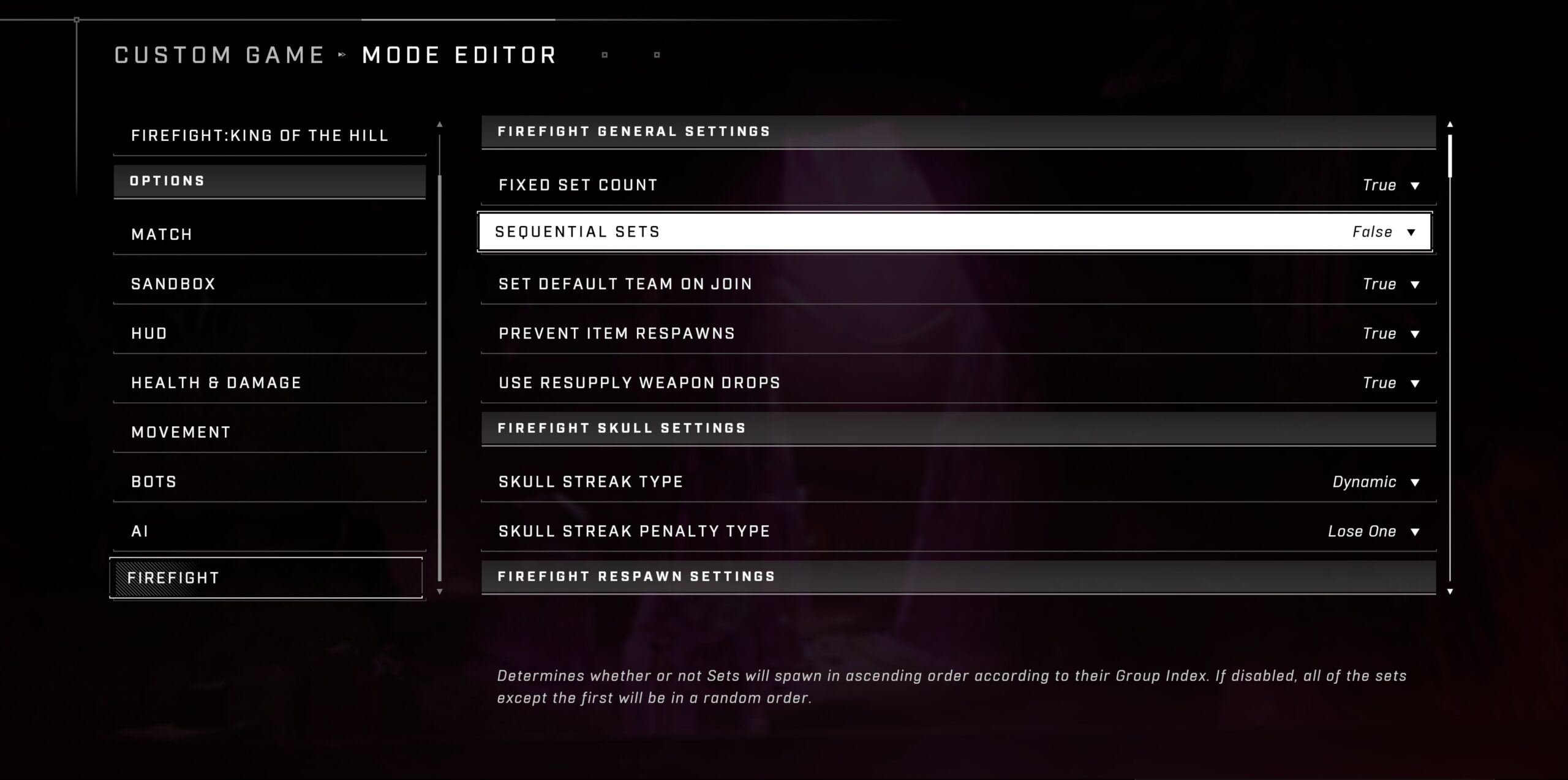Click the settings list scroll-down arrow
Screen dimensions: 1568x780
(1450, 591)
